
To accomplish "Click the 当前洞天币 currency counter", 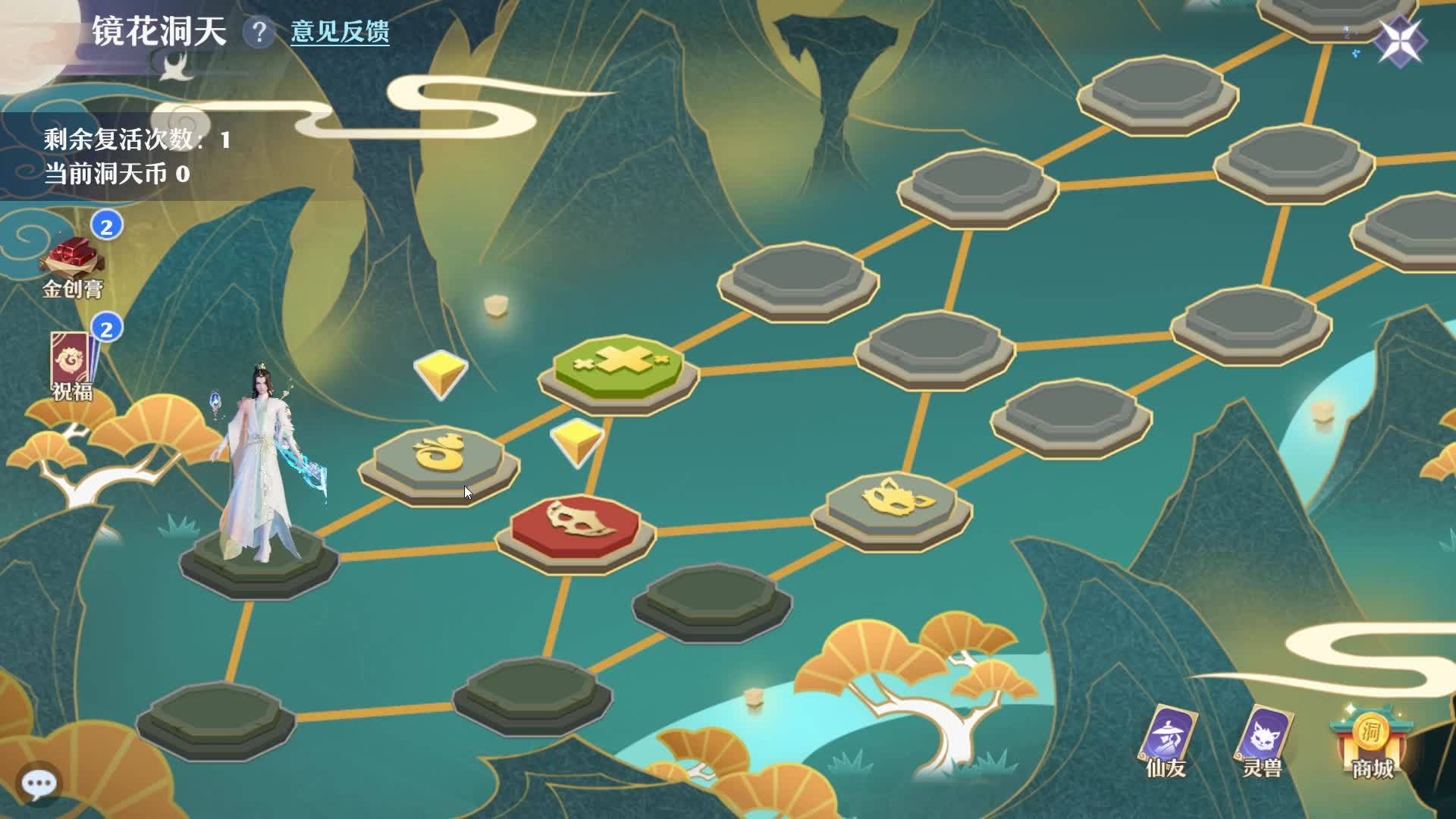I will 118,173.
